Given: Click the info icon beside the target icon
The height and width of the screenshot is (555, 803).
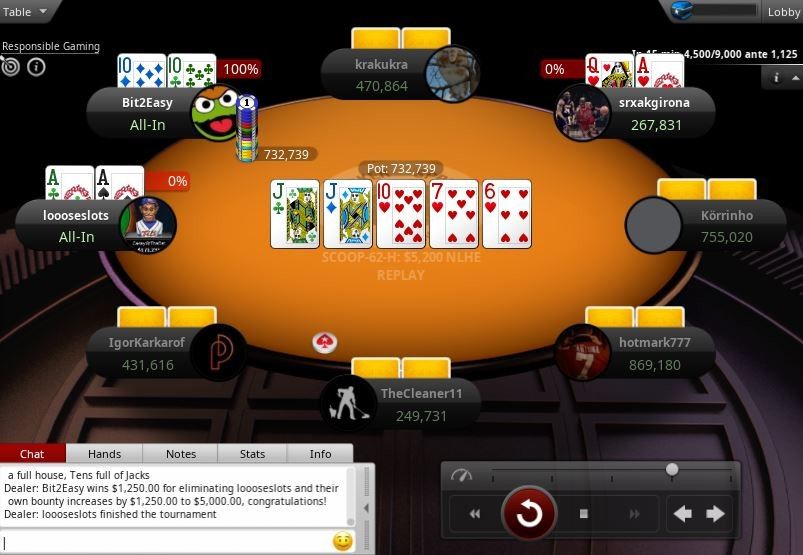Looking at the screenshot, I should tap(36, 67).
